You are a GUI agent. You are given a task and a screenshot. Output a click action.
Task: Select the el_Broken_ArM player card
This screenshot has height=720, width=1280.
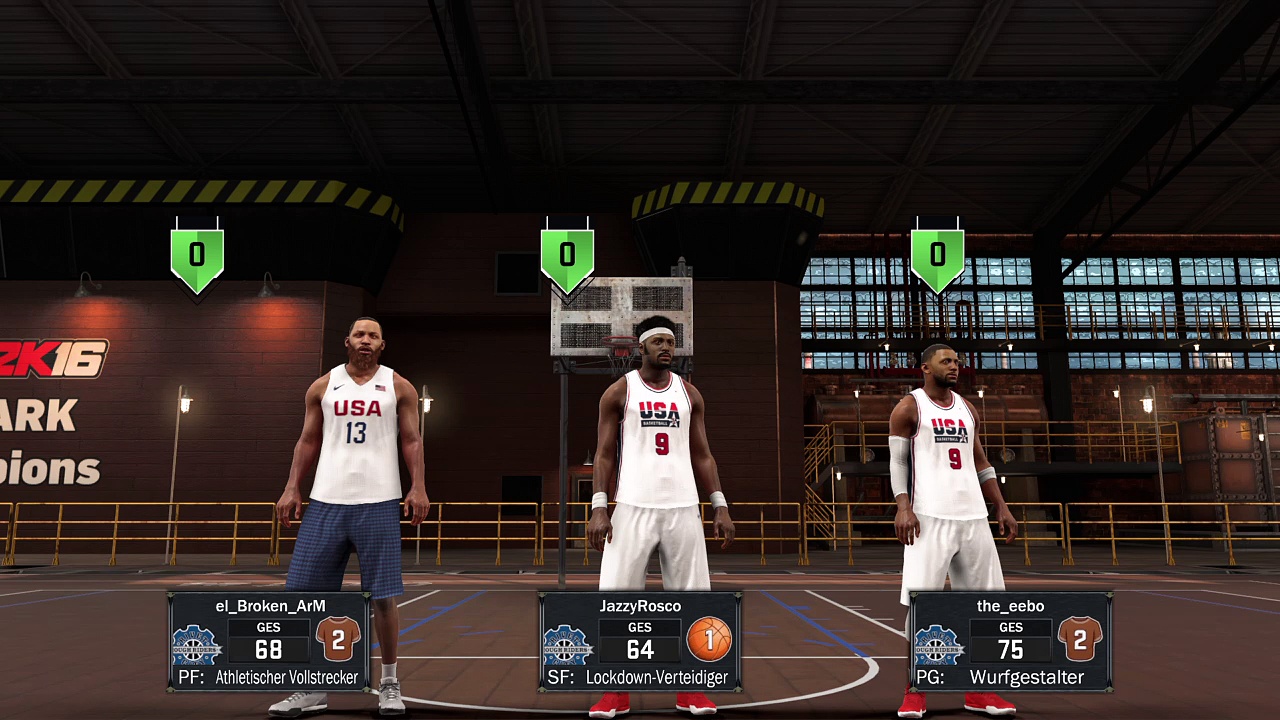pyautogui.click(x=269, y=641)
